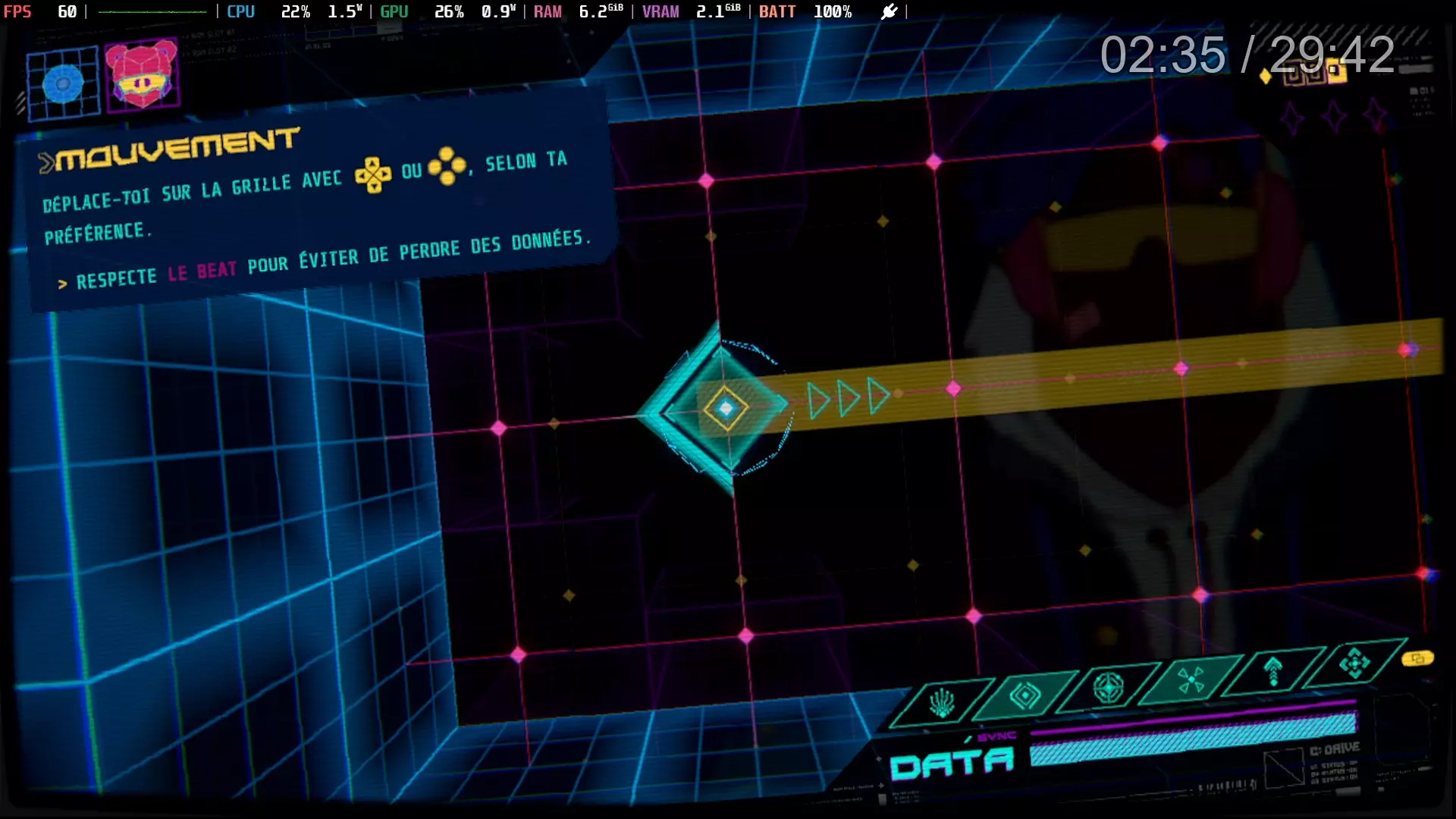The image size is (1456, 819).
Task: Click the pink bear character portrait
Action: click(x=142, y=76)
